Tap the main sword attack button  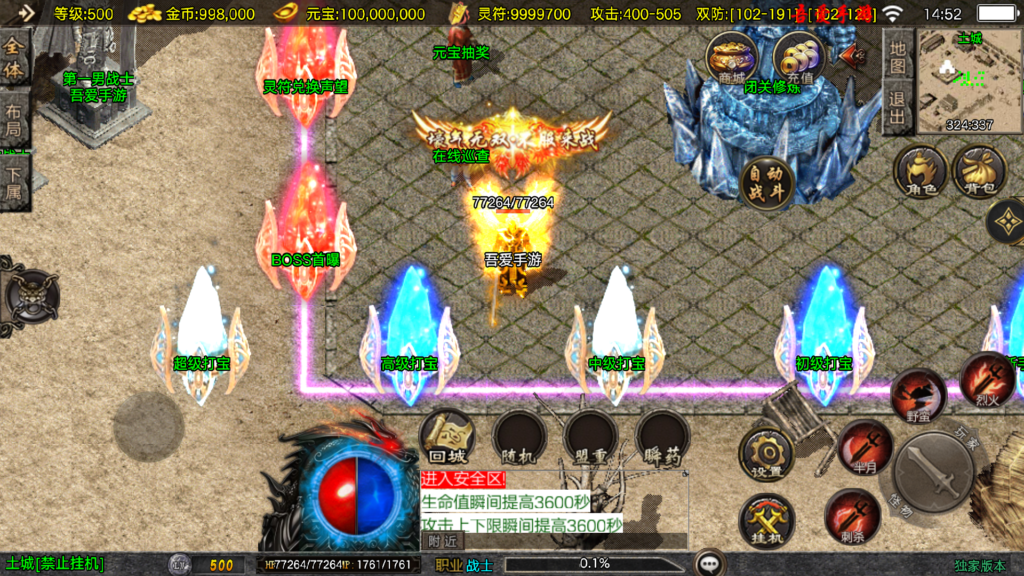point(934,477)
